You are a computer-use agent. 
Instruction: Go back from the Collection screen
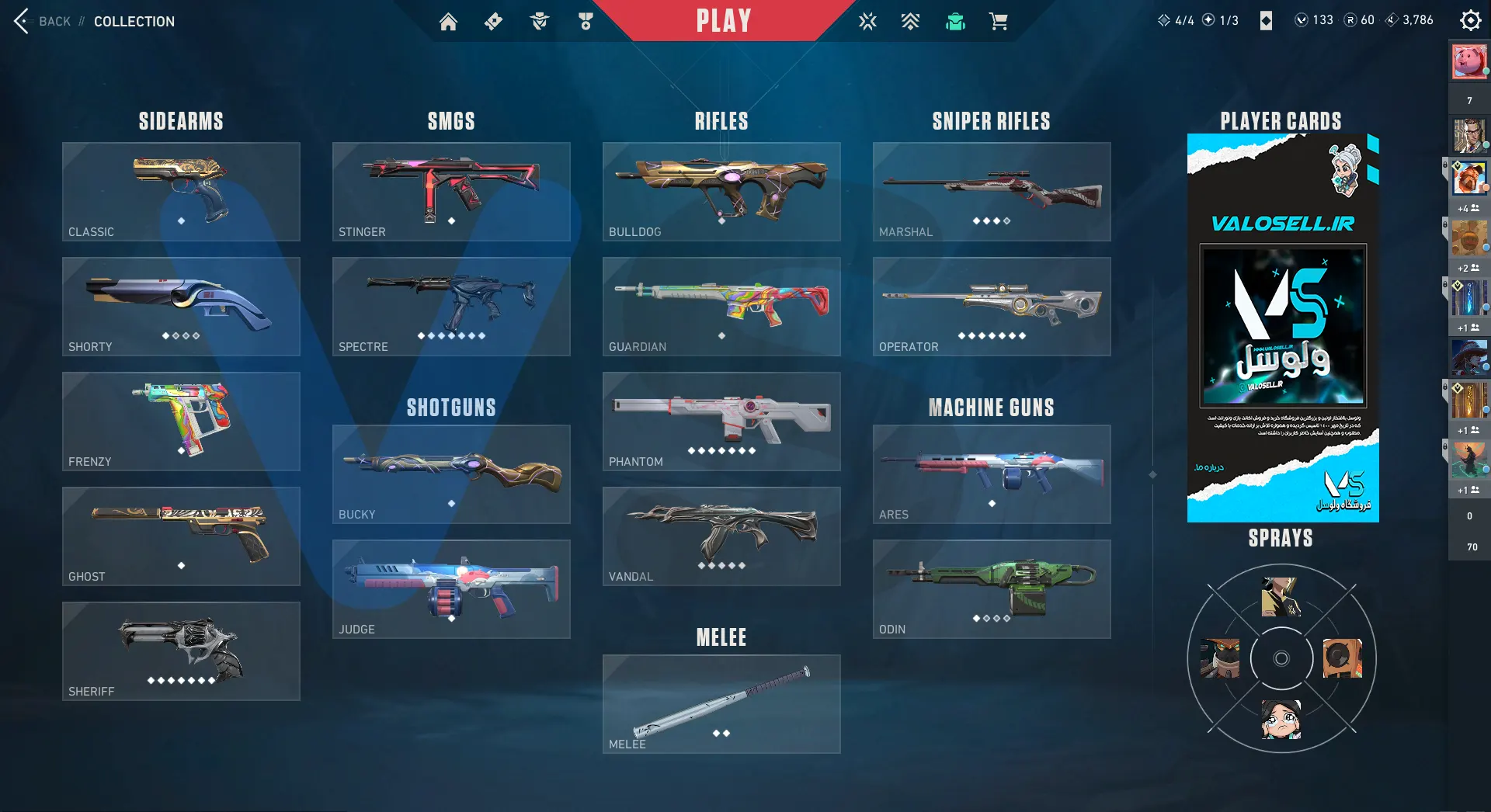[43, 21]
